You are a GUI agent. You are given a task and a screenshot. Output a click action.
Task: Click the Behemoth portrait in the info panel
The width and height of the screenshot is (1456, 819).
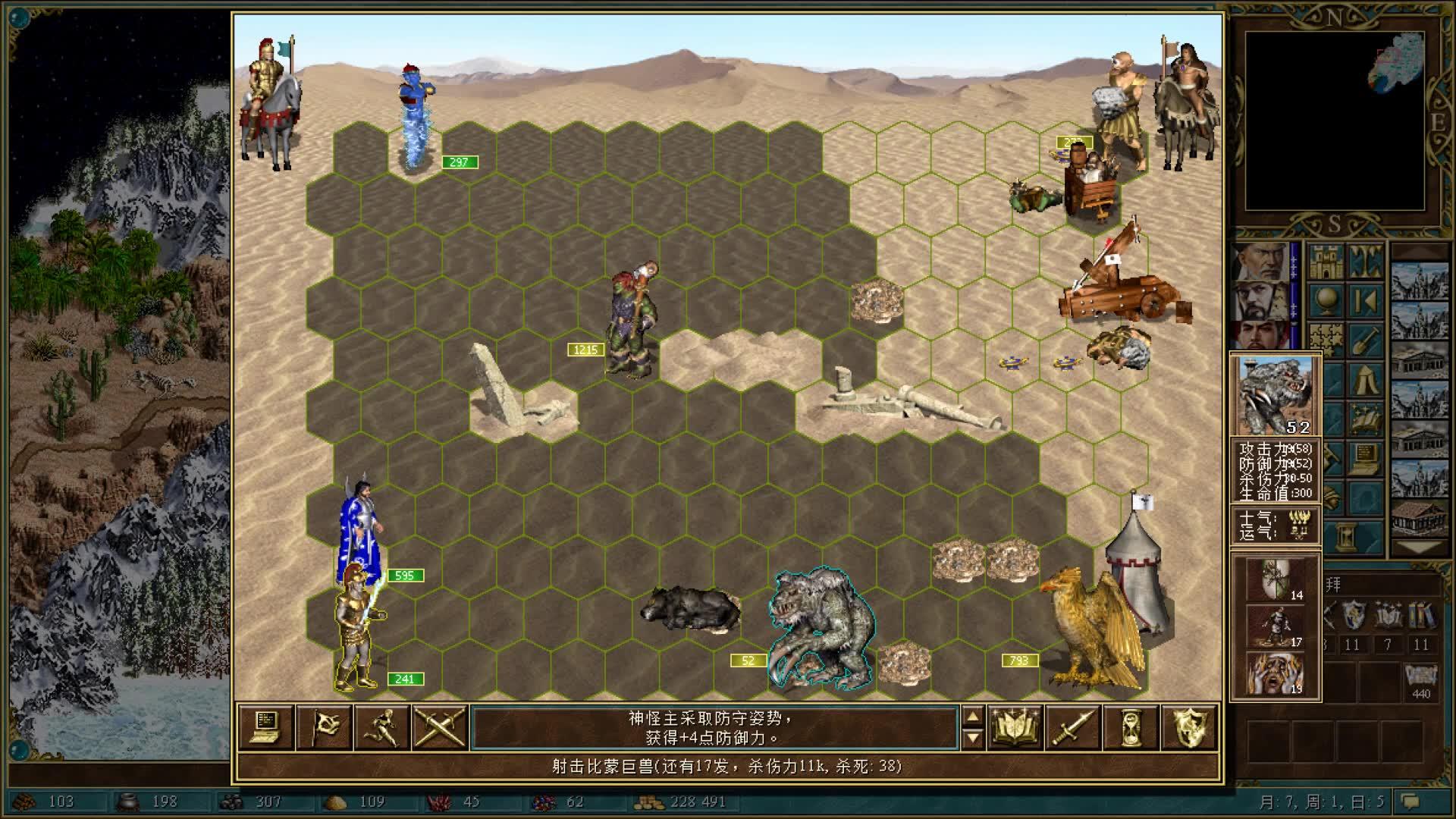[1276, 396]
